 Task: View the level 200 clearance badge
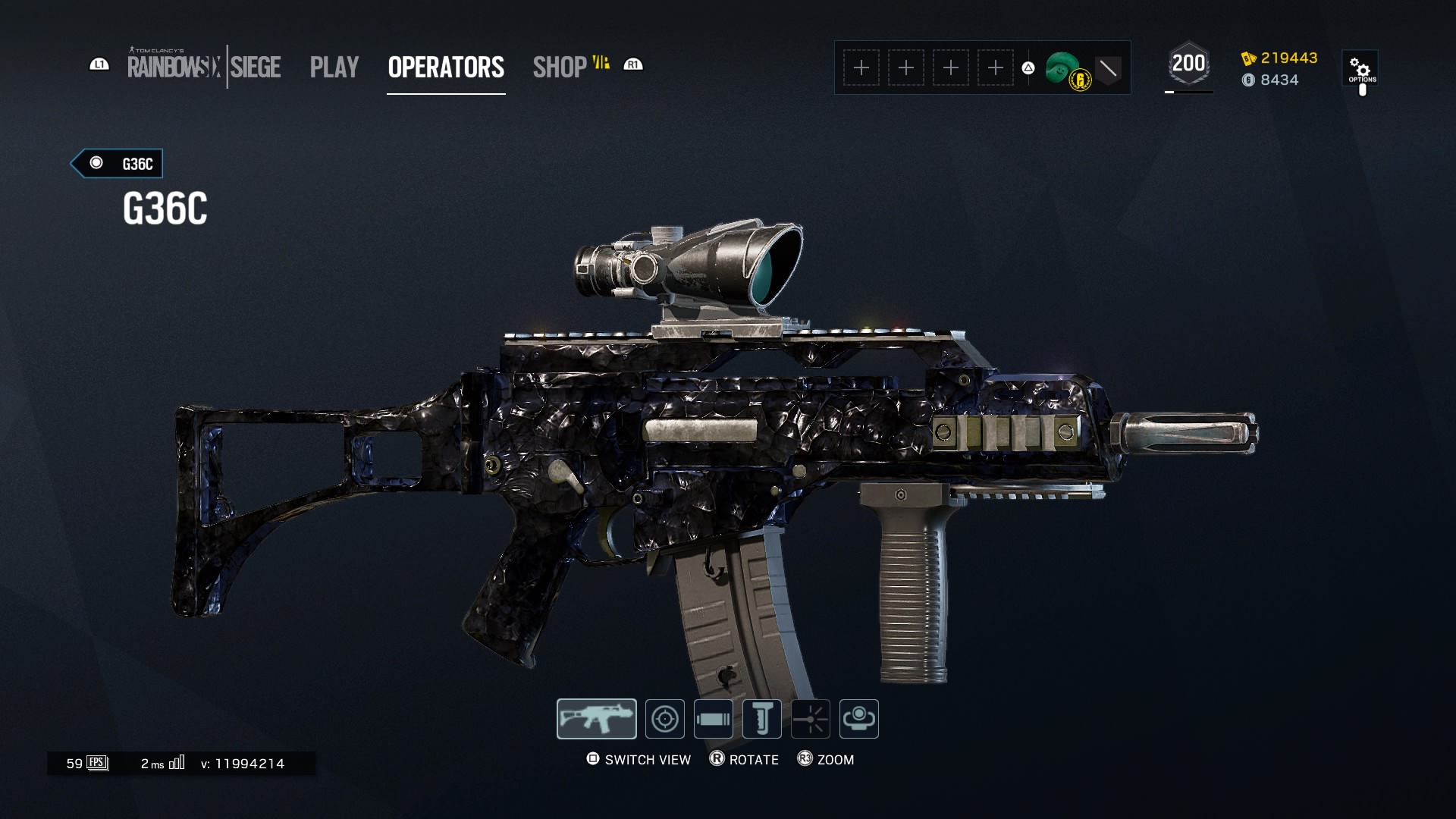coord(1188,64)
